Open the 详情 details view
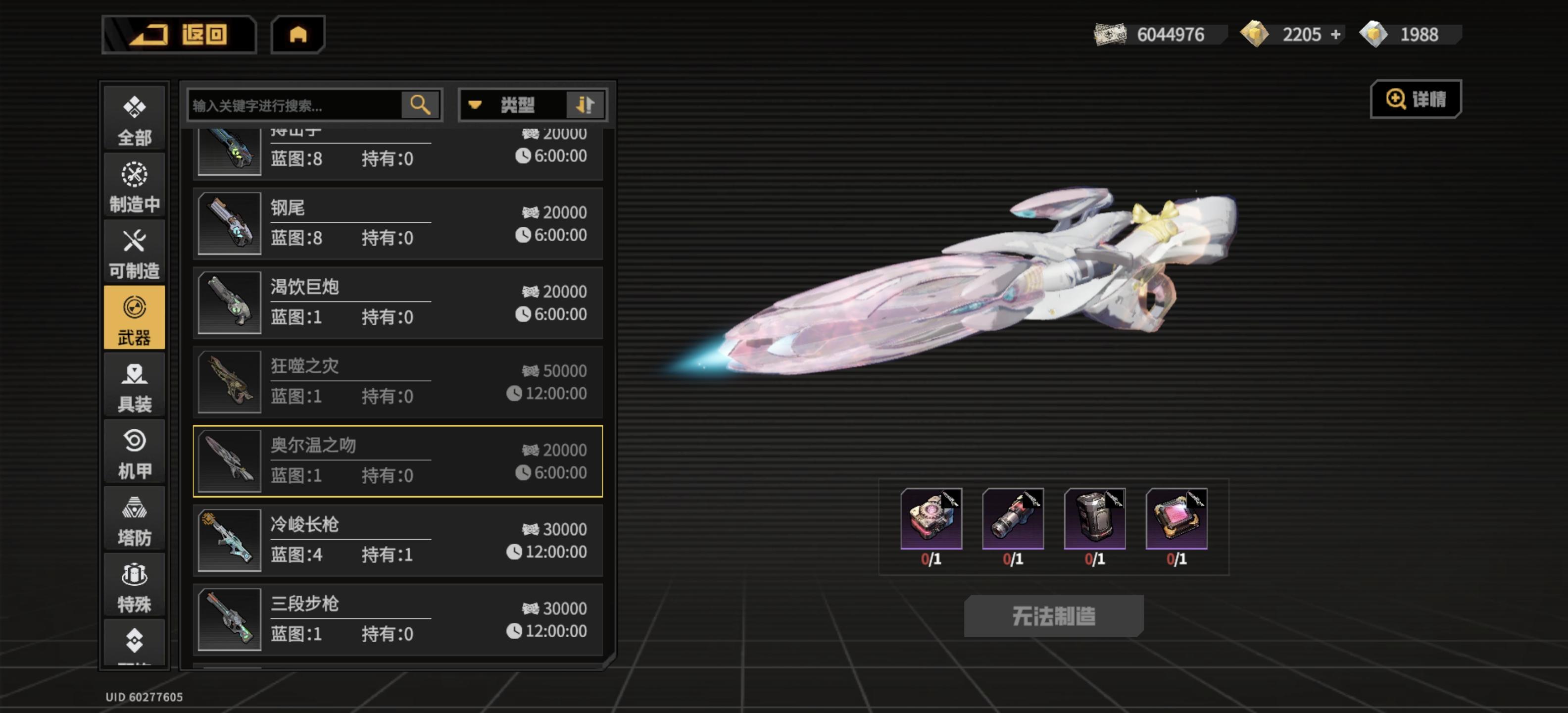Screen dimensions: 1568x713 1415,99
